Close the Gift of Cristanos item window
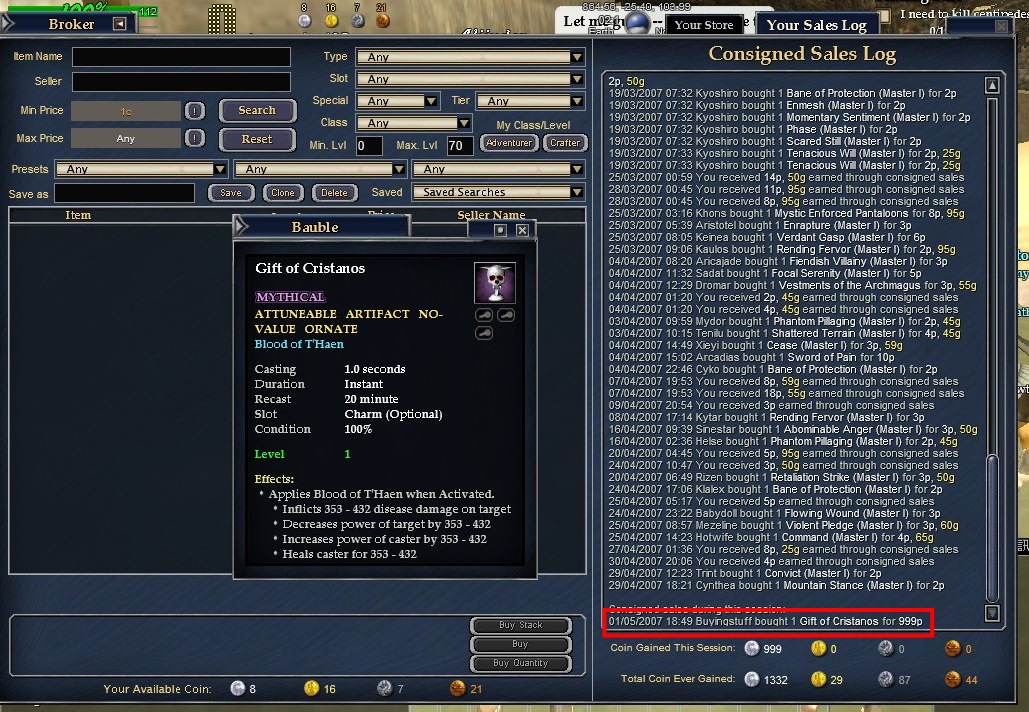This screenshot has height=712, width=1029. click(x=522, y=230)
